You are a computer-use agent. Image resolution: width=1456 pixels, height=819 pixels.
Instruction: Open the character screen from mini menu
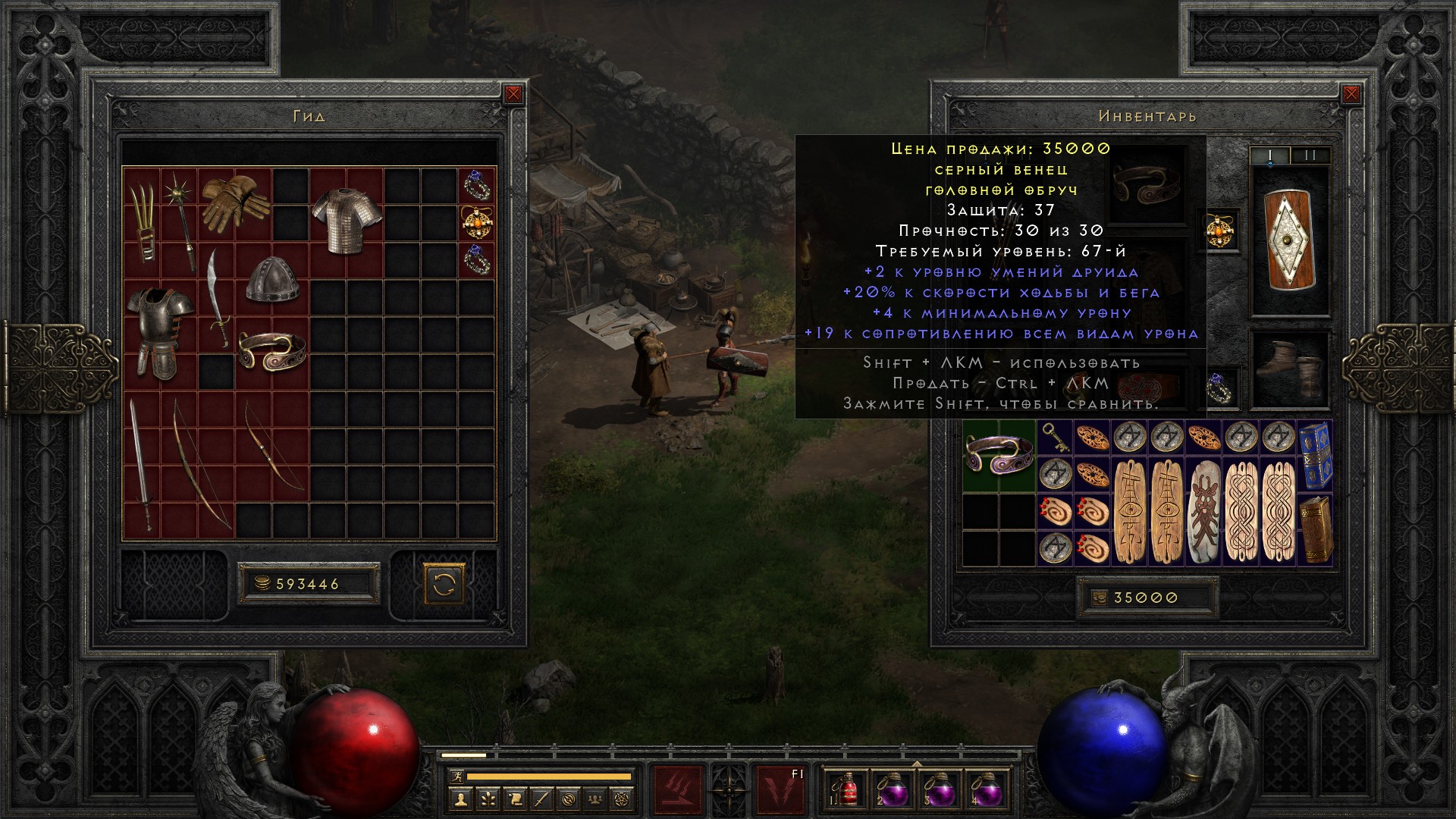tap(460, 799)
